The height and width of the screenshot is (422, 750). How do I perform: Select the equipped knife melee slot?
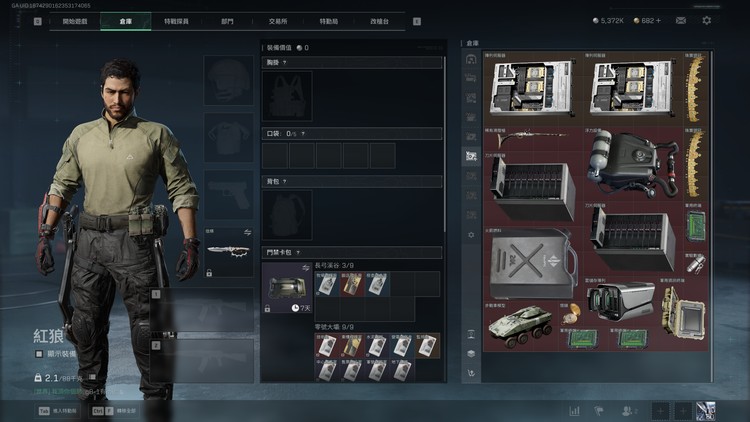pos(229,251)
